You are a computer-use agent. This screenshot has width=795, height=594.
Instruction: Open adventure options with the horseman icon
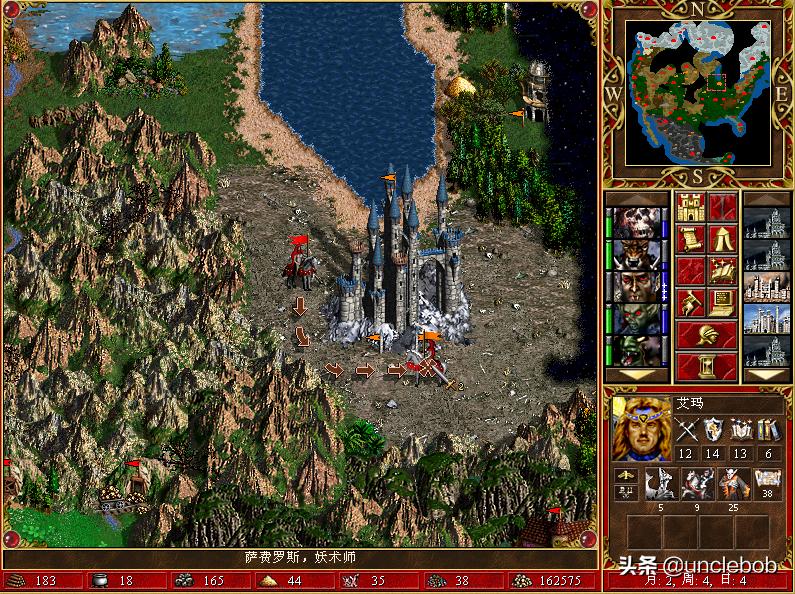click(x=691, y=302)
